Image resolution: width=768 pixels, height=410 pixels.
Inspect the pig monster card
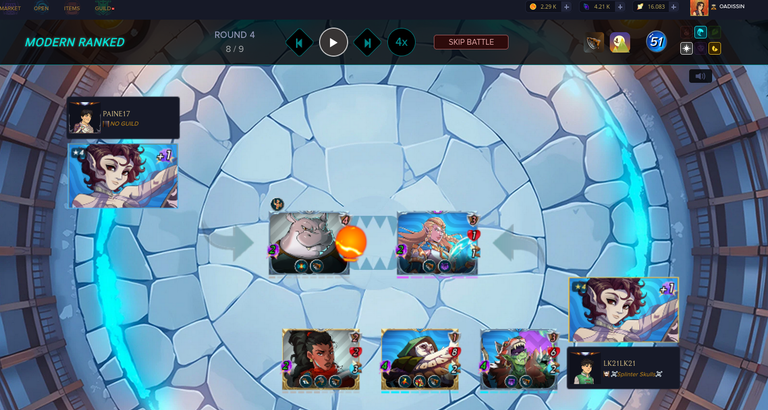click(309, 242)
